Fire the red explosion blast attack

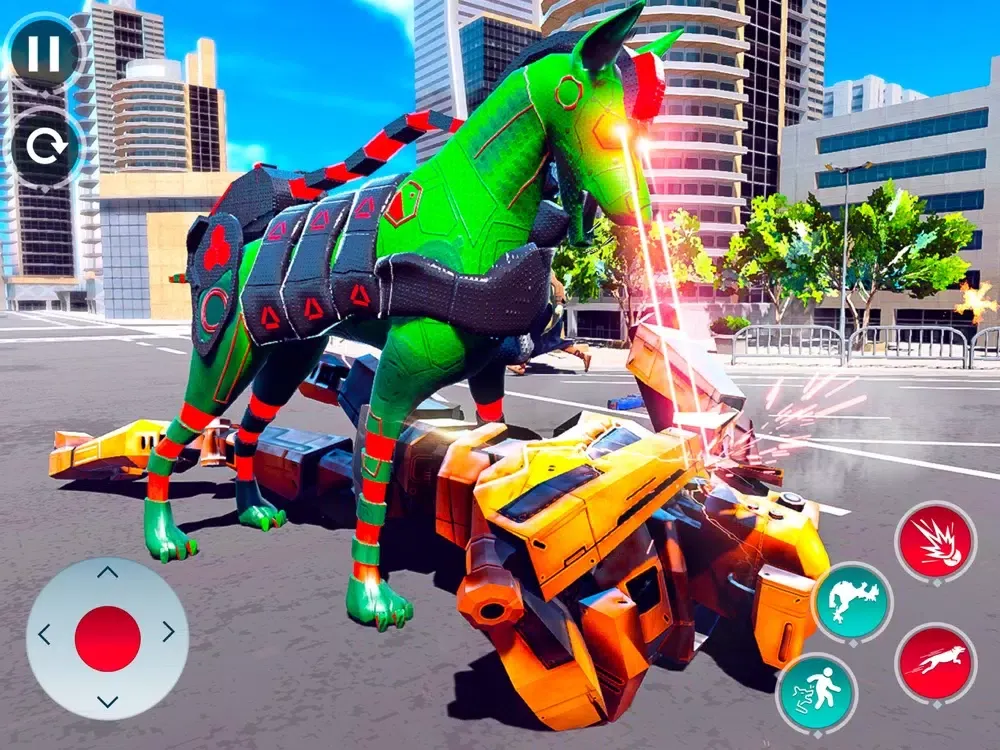pos(935,541)
